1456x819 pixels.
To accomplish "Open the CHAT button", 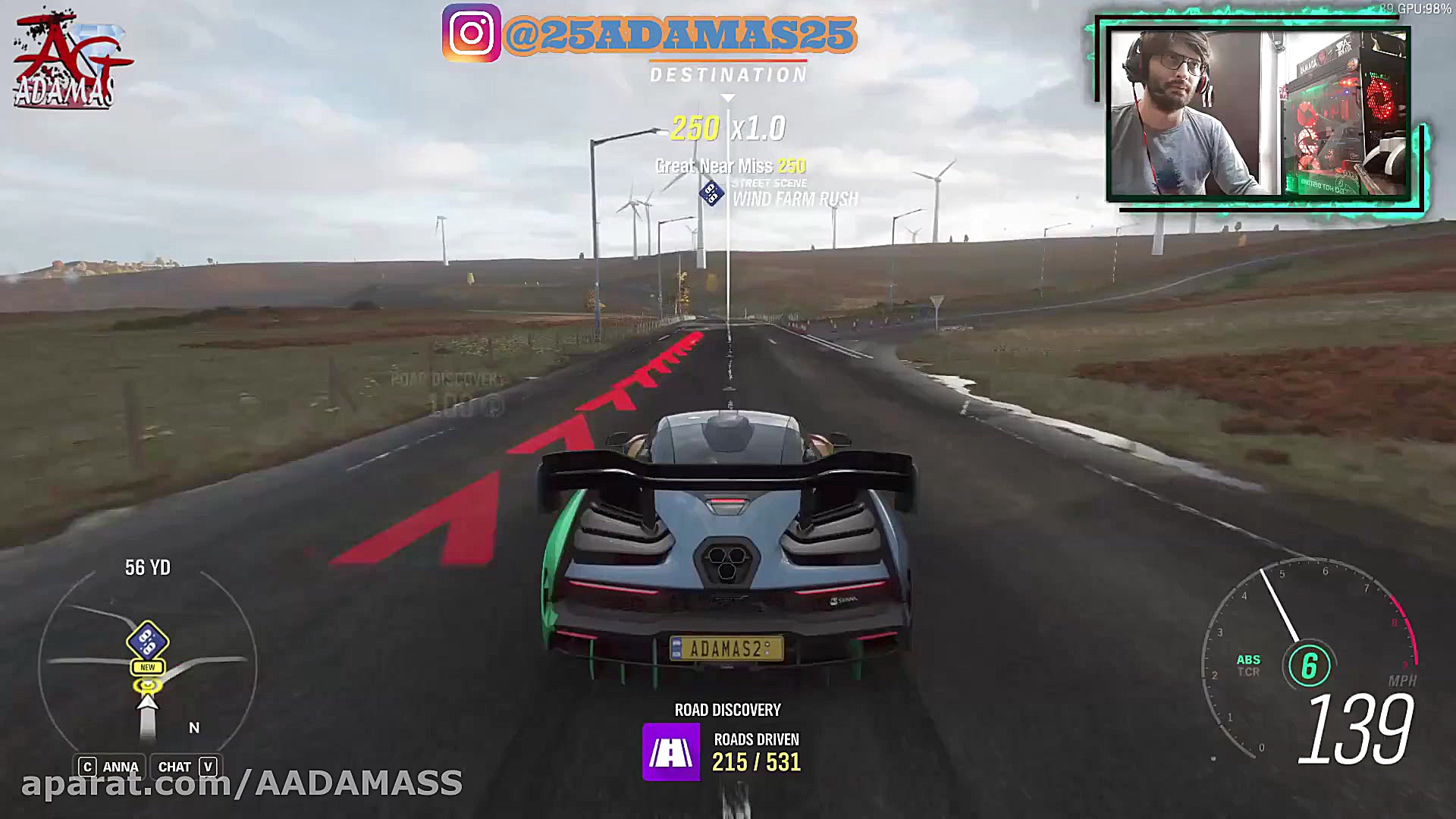I will [x=185, y=767].
